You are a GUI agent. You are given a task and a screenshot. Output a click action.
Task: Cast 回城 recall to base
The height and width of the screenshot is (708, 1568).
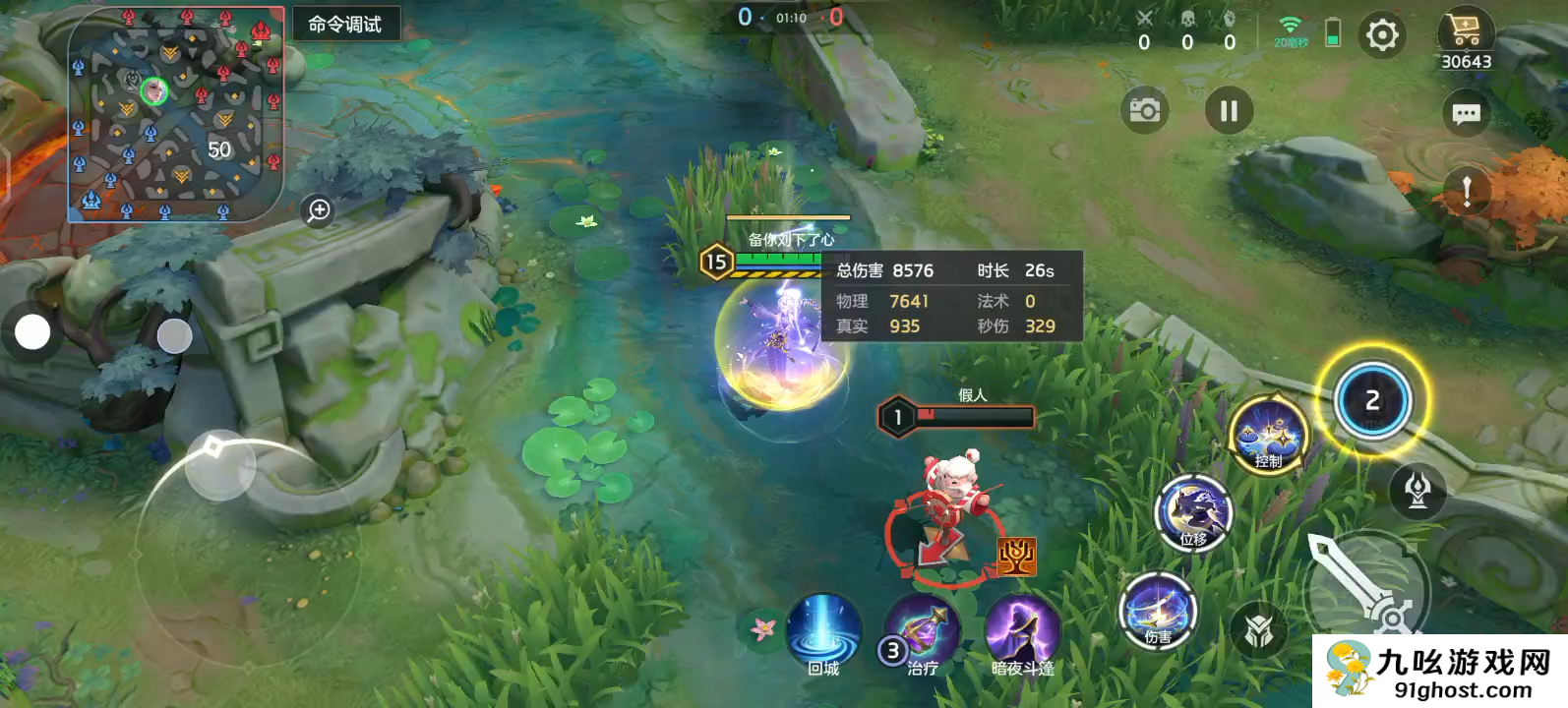pyautogui.click(x=823, y=632)
